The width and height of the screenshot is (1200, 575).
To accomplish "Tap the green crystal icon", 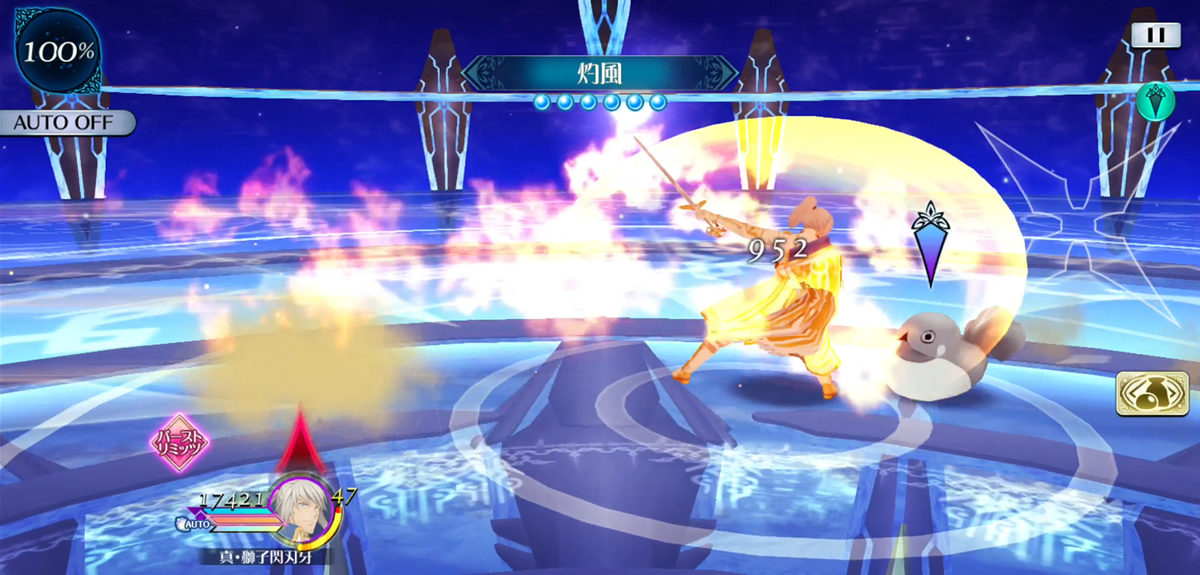I will [x=1153, y=102].
